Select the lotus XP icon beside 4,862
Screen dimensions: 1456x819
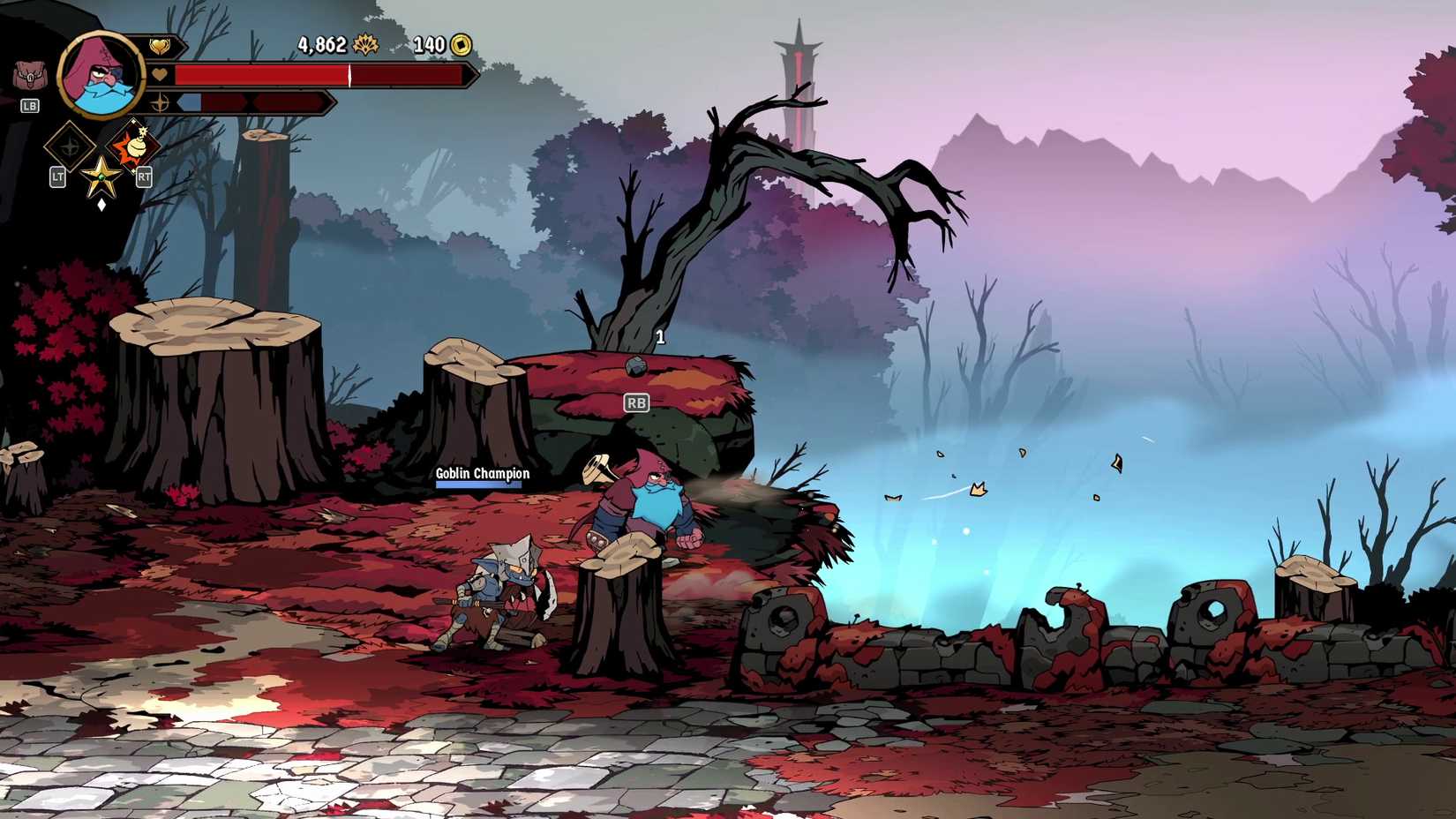pos(364,44)
